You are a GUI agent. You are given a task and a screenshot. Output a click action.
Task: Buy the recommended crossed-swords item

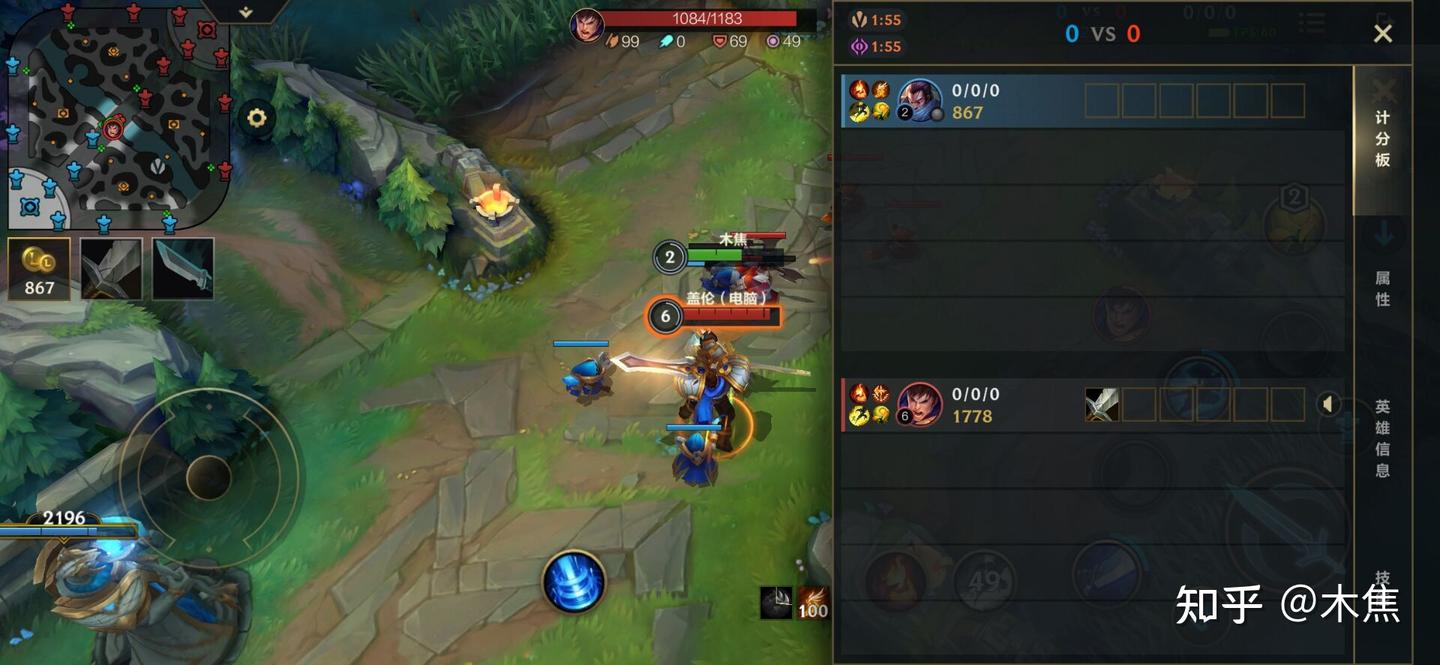click(x=111, y=268)
